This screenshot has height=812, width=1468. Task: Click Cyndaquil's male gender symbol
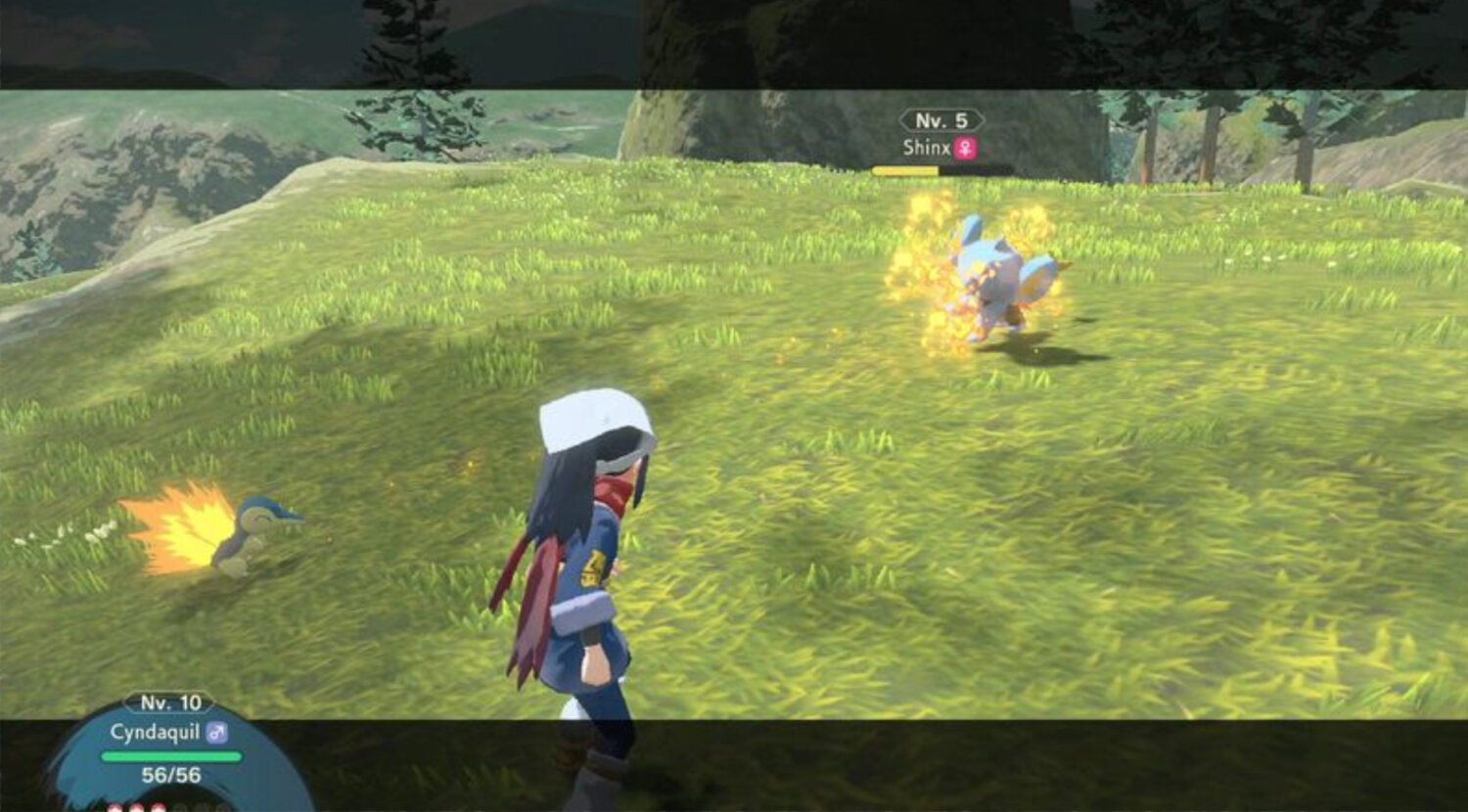pos(217,731)
